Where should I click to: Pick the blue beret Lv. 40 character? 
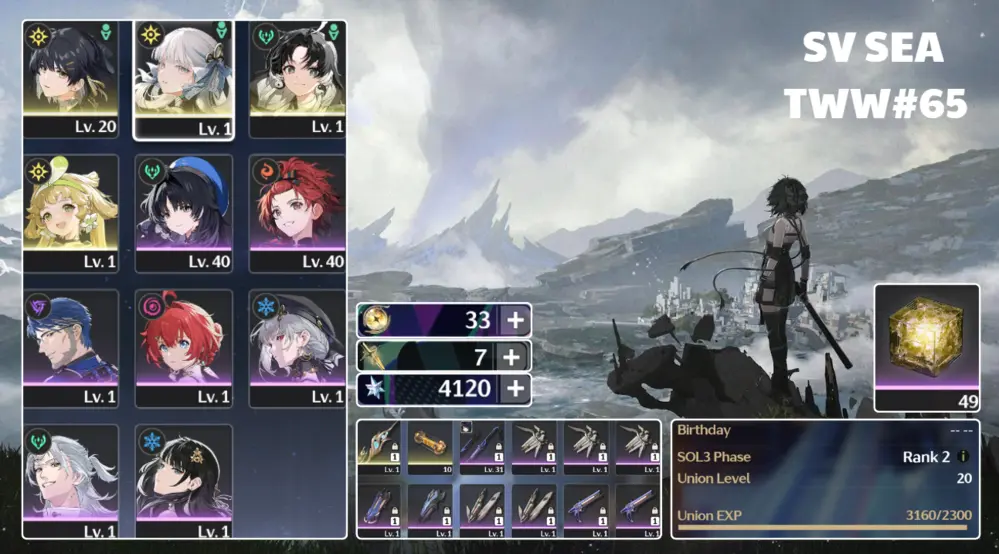[184, 212]
